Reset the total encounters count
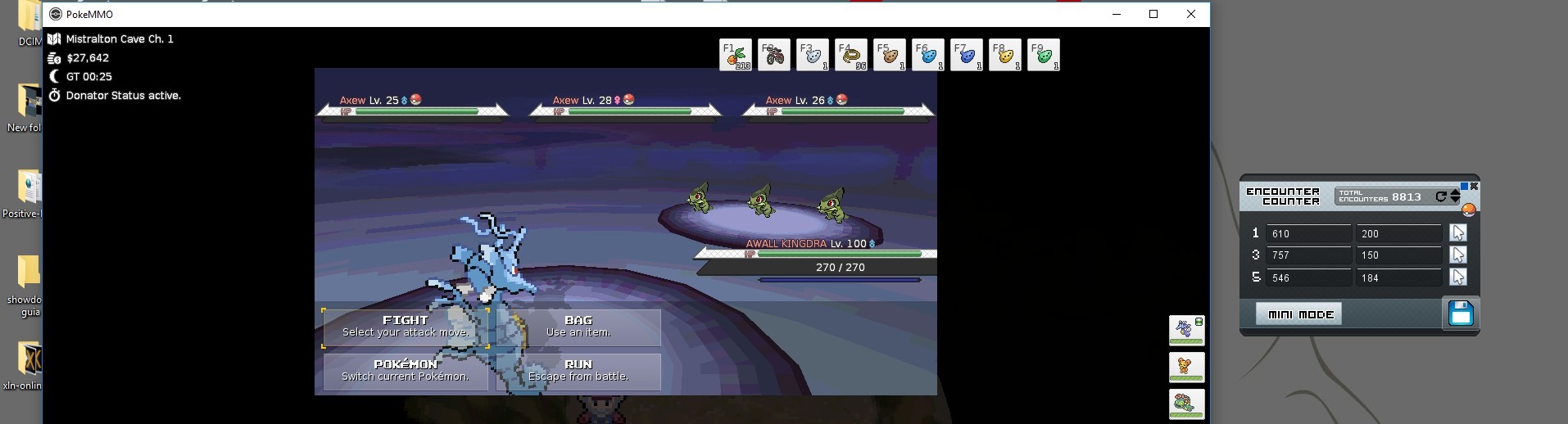 pyautogui.click(x=1441, y=196)
